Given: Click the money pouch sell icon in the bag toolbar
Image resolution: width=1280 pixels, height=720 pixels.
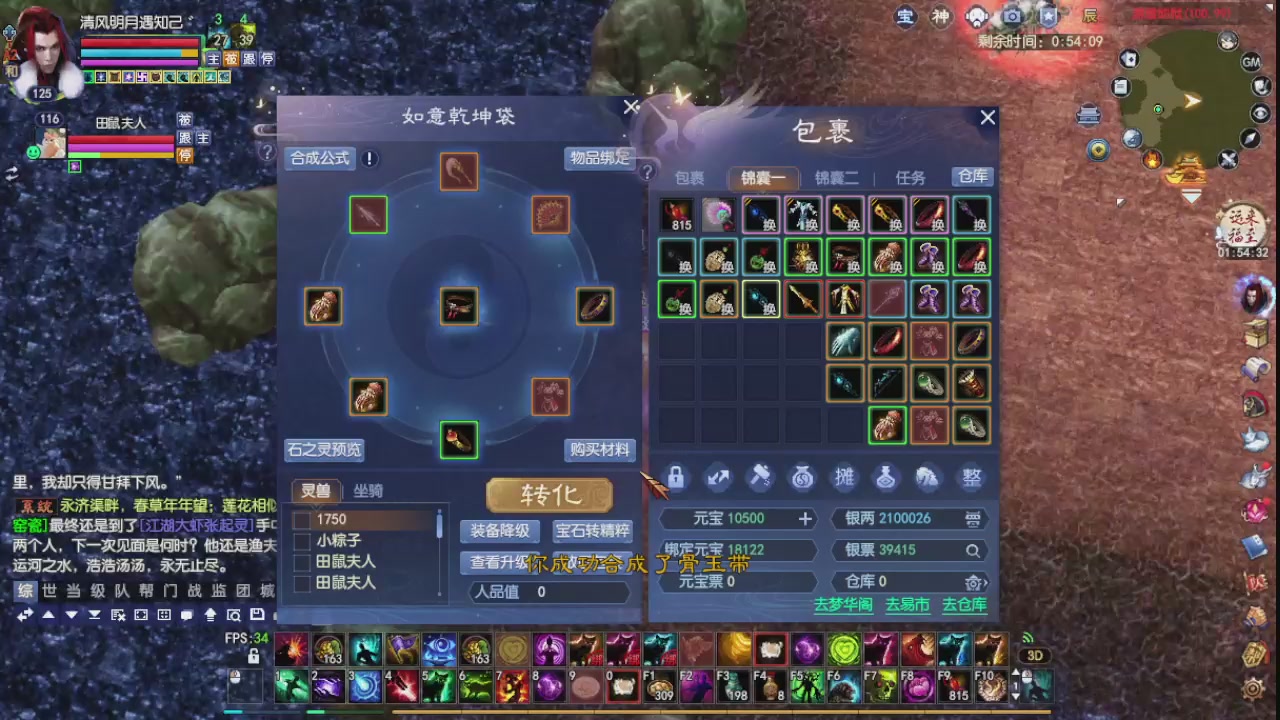Looking at the screenshot, I should [802, 478].
